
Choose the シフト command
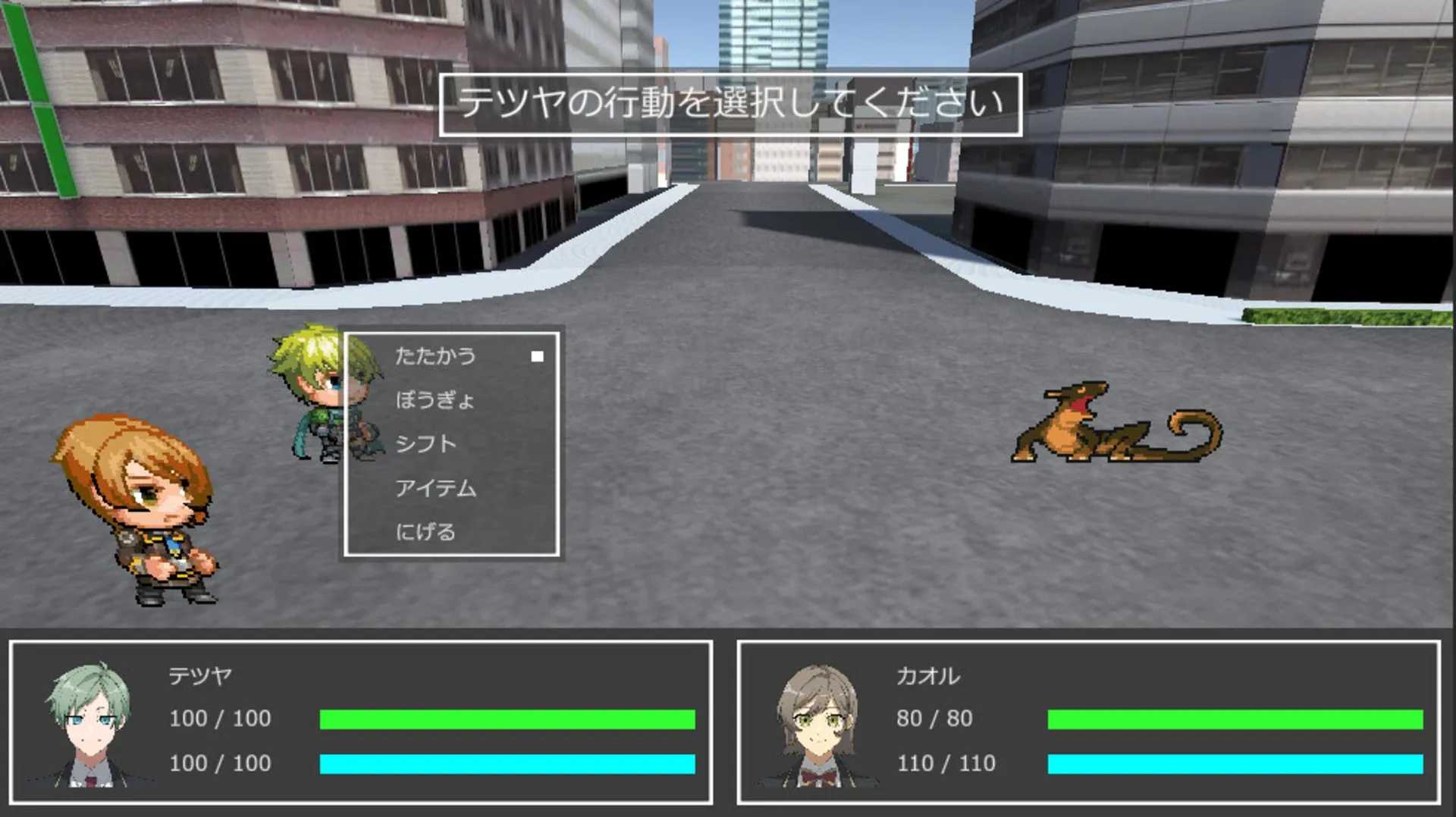click(427, 444)
